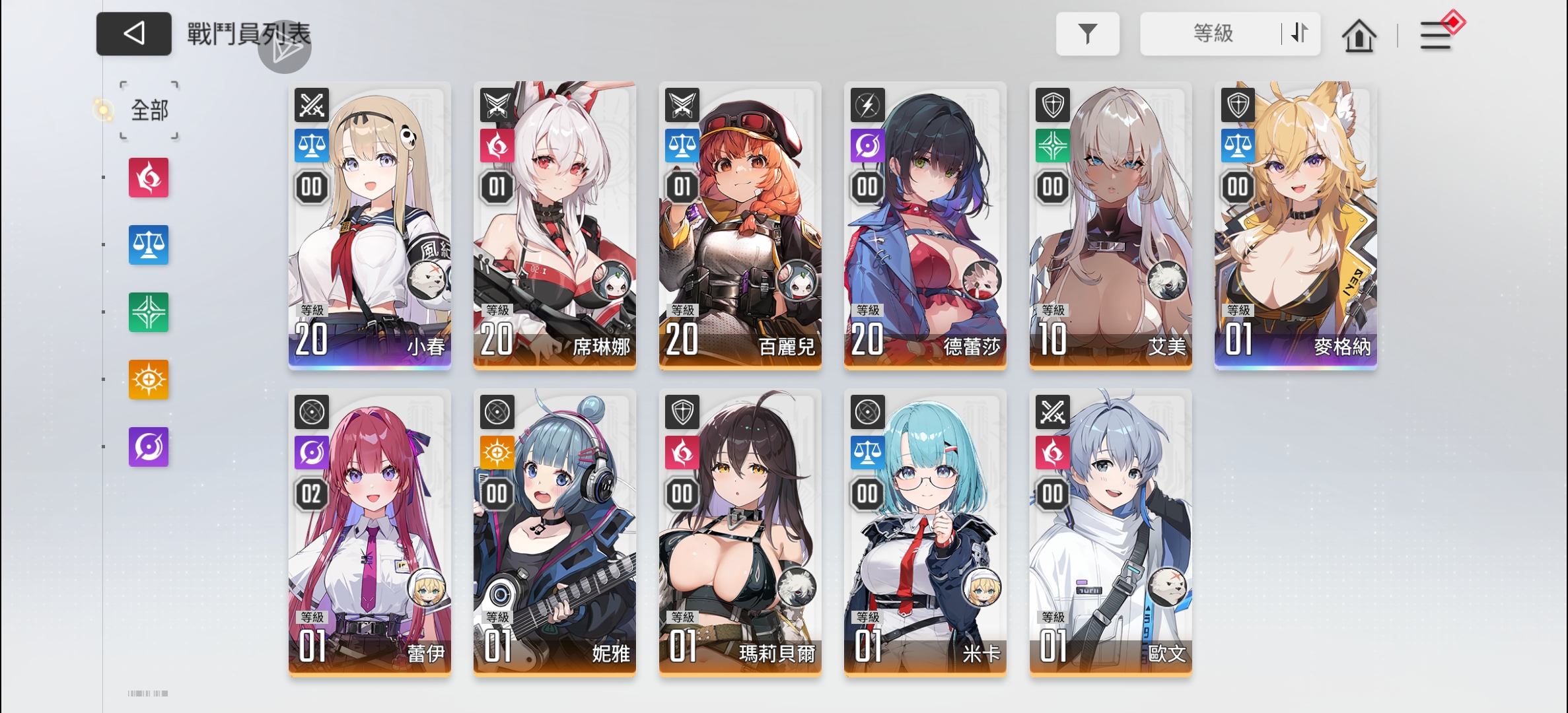Click the lightning class icon on 德蕾莎's card
This screenshot has width=1568, height=713.
click(868, 104)
